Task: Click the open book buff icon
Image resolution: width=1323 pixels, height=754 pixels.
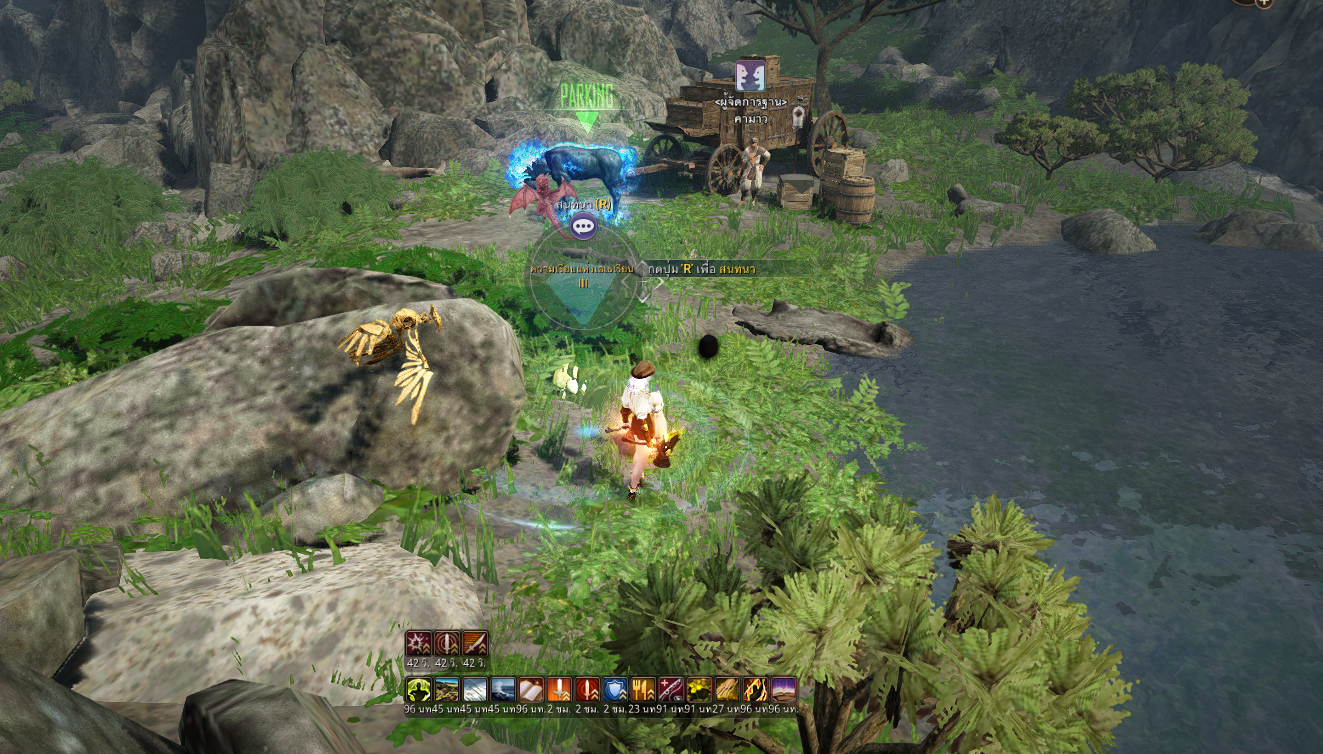Action: point(531,690)
